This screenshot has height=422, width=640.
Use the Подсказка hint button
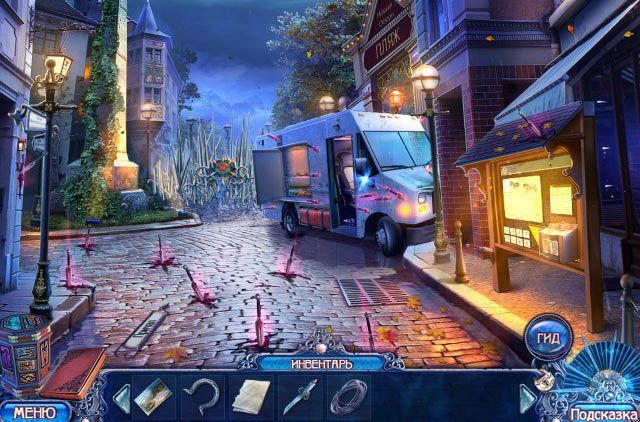point(603,413)
